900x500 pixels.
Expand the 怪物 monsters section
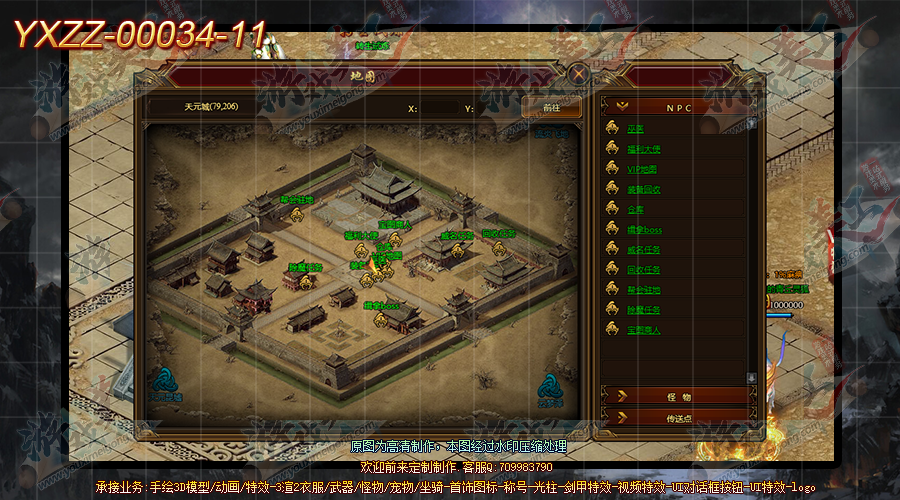pos(676,397)
